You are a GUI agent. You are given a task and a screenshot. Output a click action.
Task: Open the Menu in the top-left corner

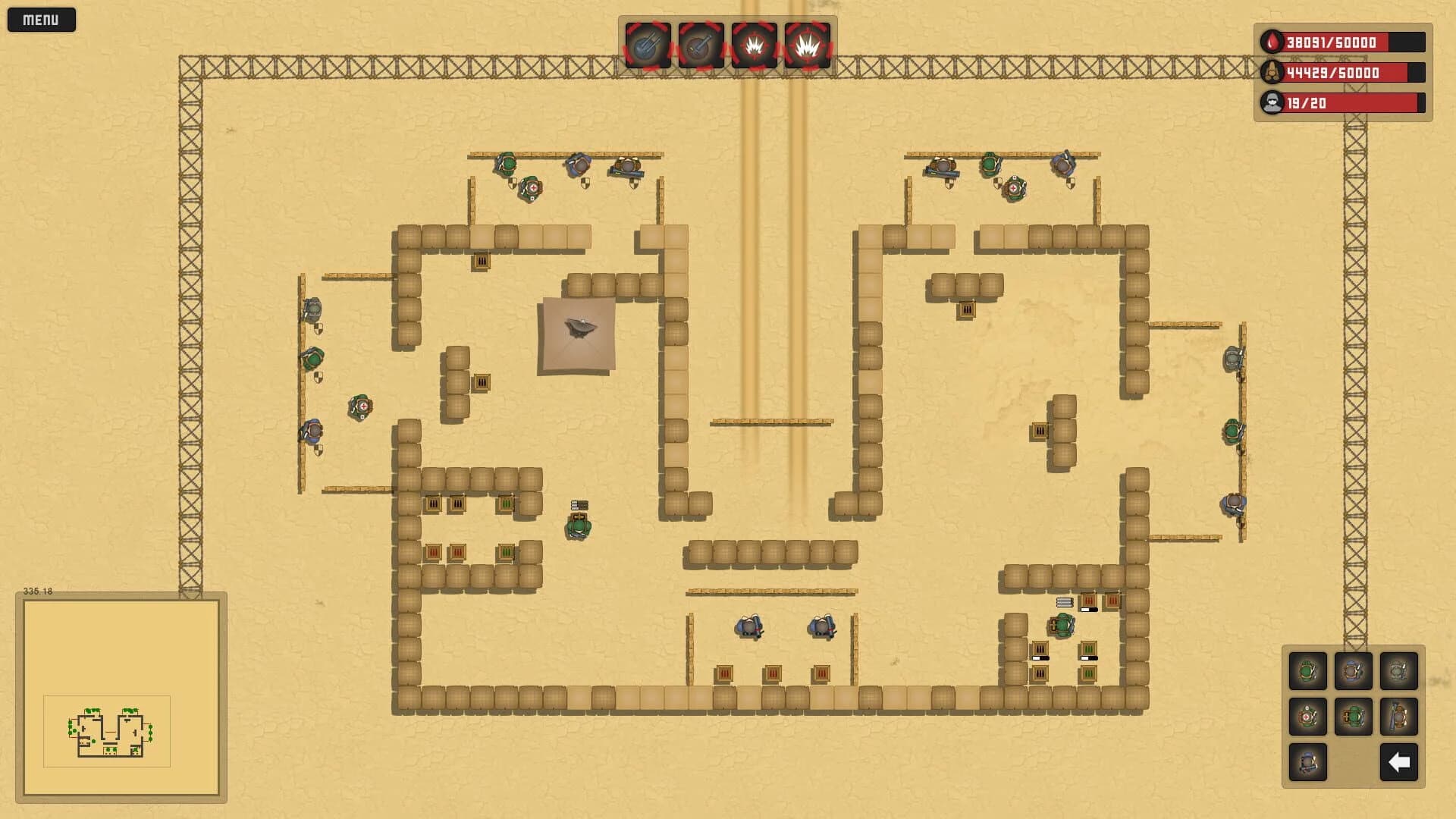[42, 20]
